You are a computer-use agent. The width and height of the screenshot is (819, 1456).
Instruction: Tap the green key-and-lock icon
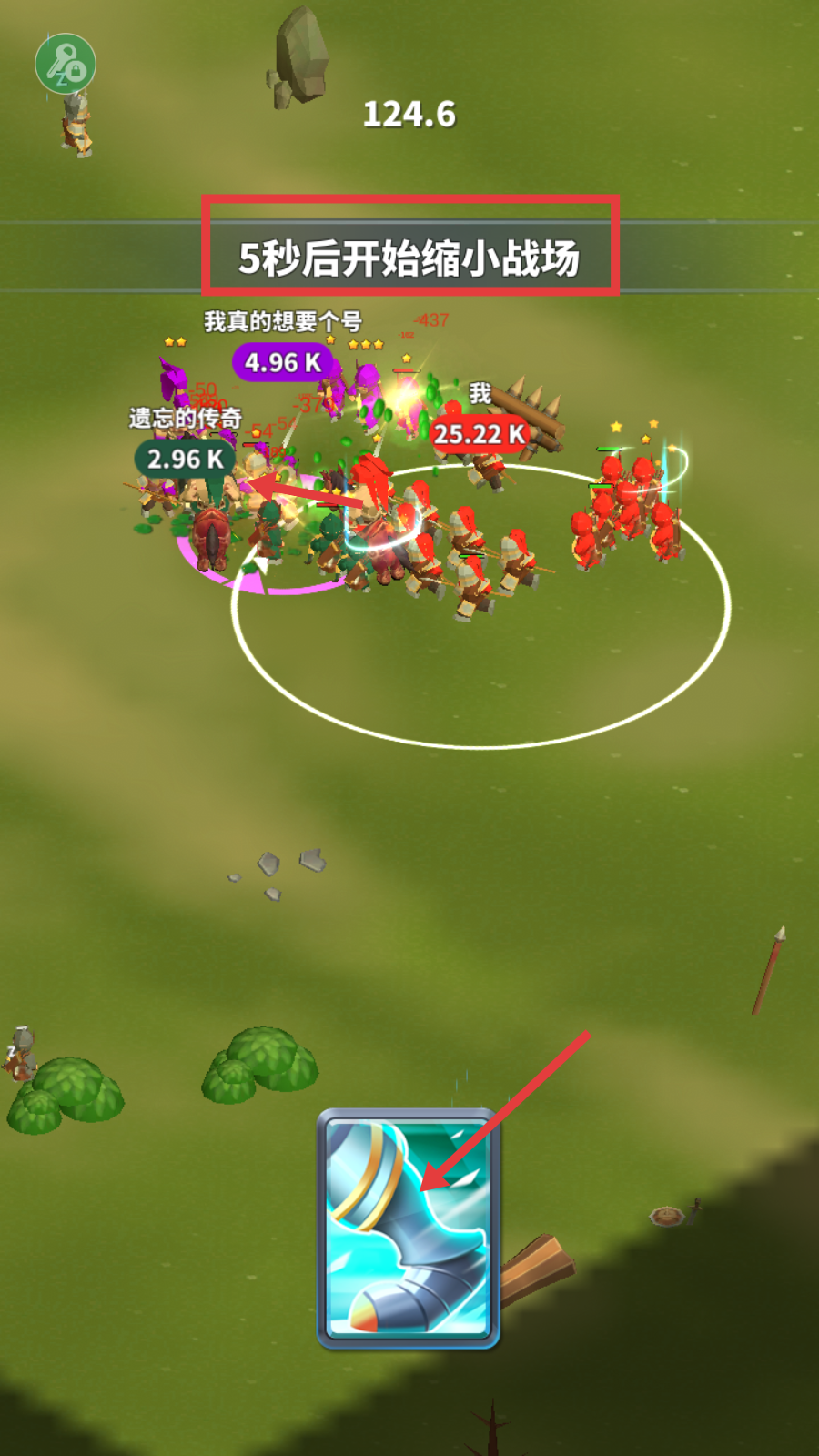66,64
